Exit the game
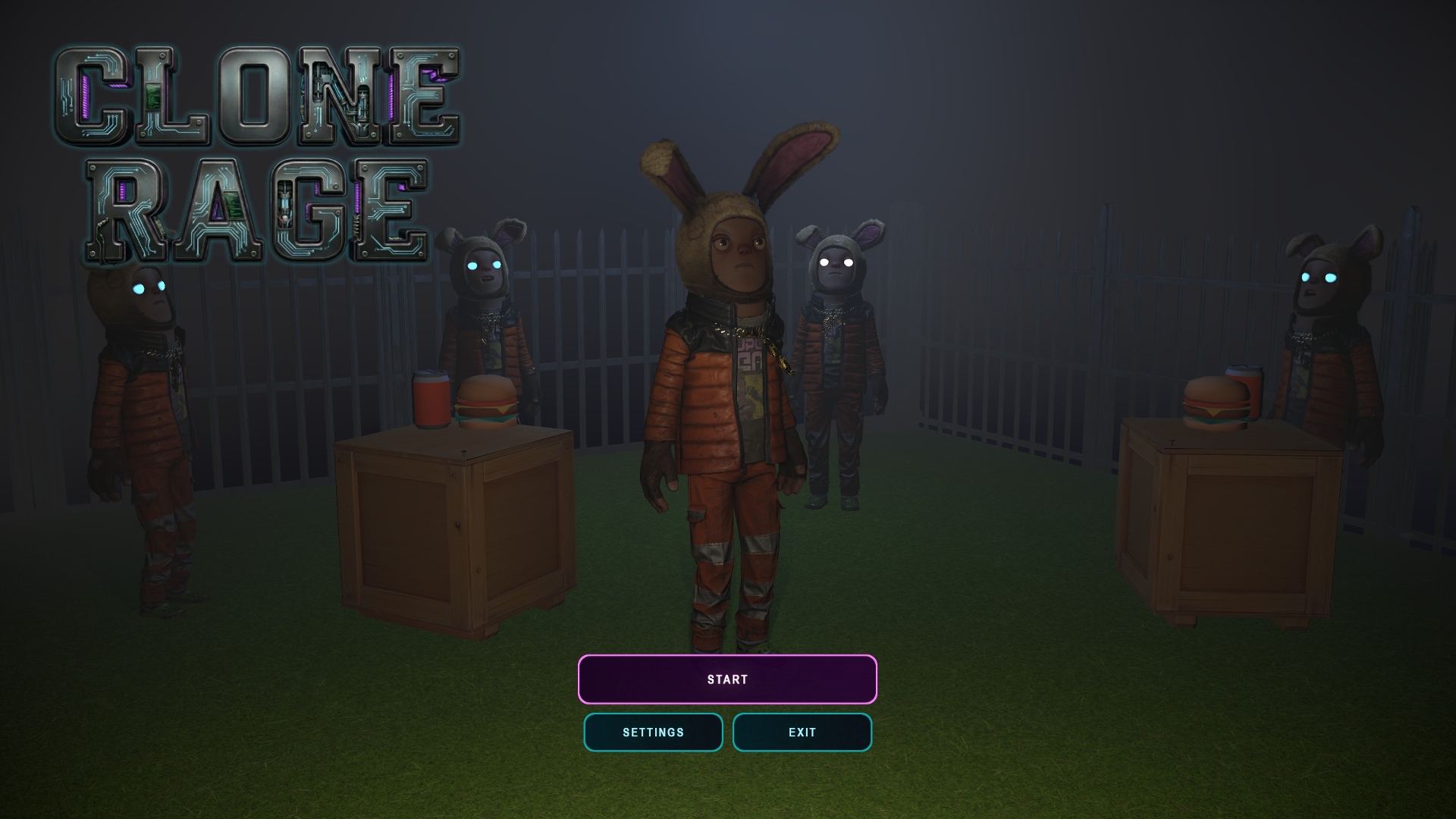The height and width of the screenshot is (819, 1456). tap(802, 733)
